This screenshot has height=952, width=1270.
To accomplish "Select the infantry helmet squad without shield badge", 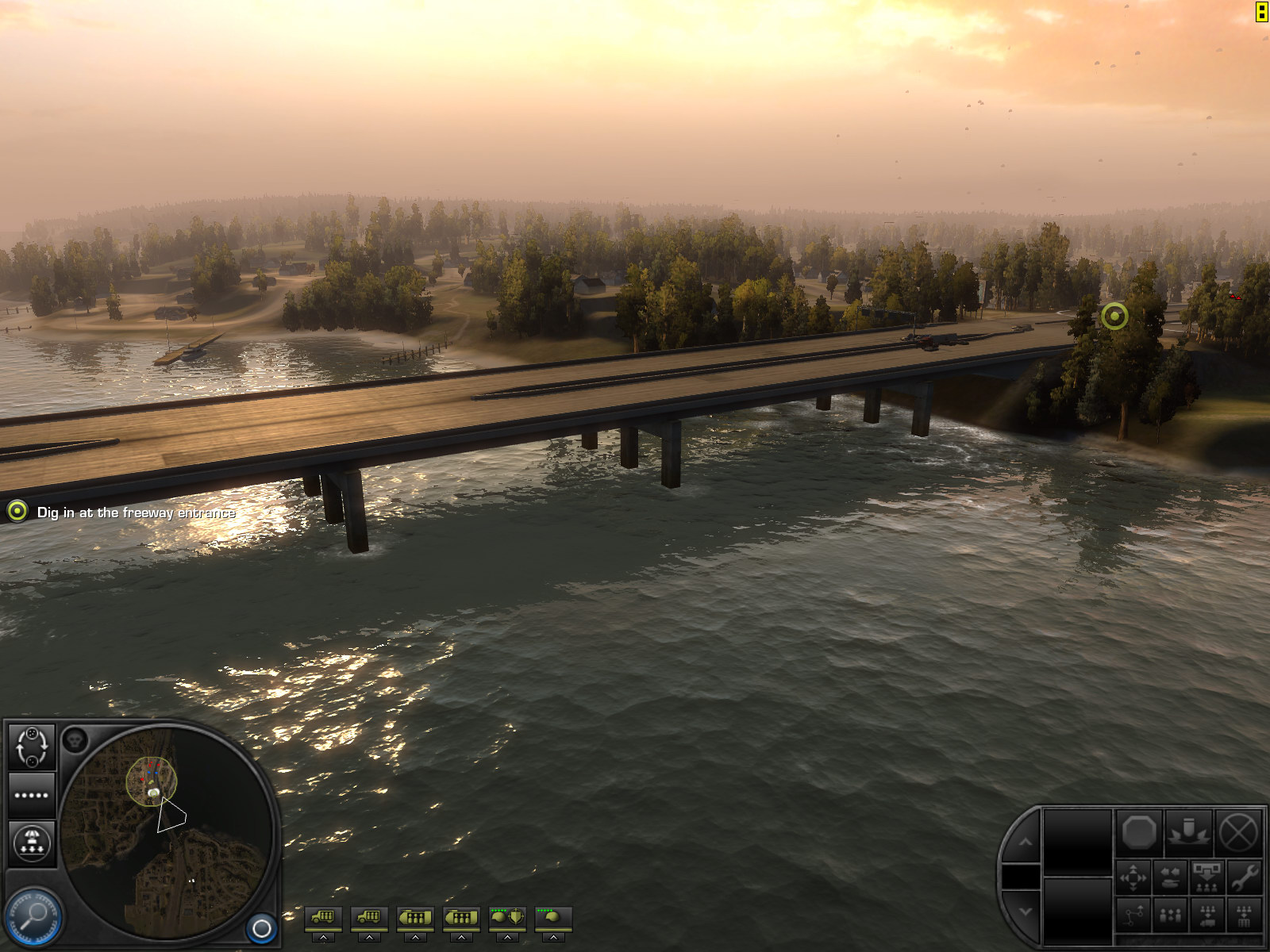I will [553, 918].
